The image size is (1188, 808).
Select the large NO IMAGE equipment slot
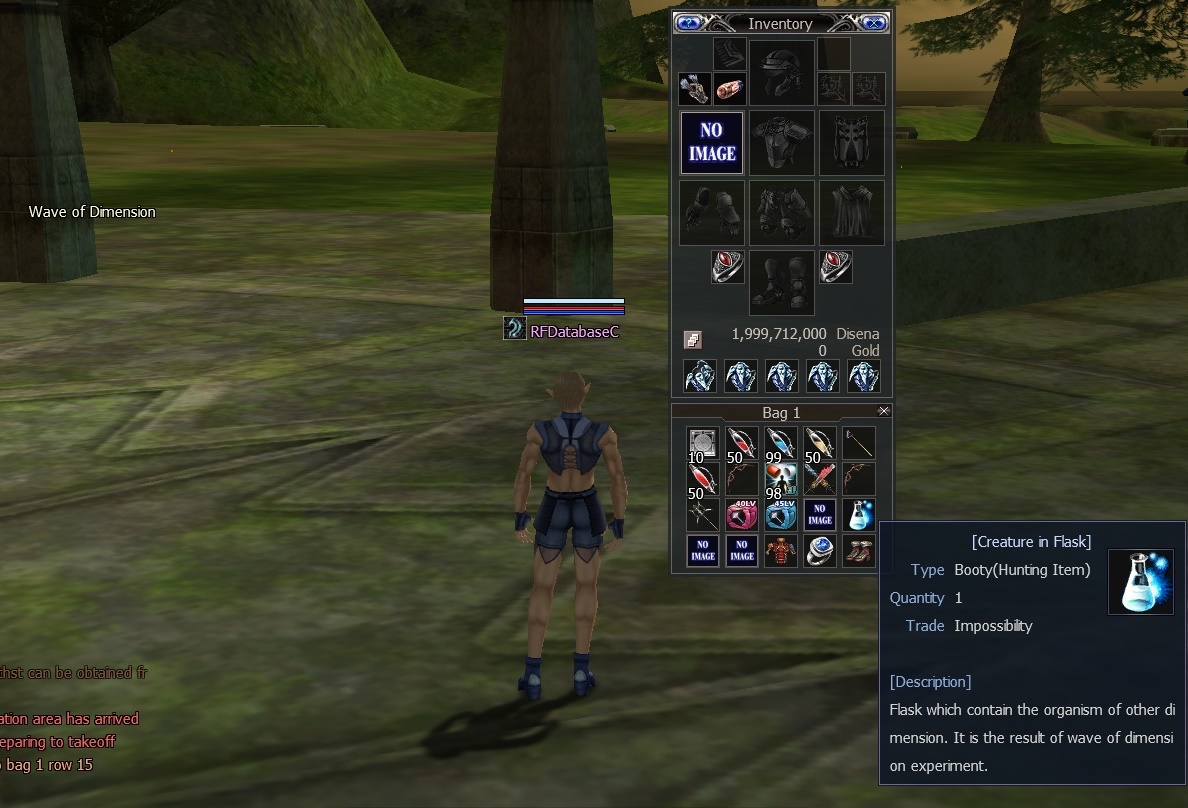pos(712,143)
